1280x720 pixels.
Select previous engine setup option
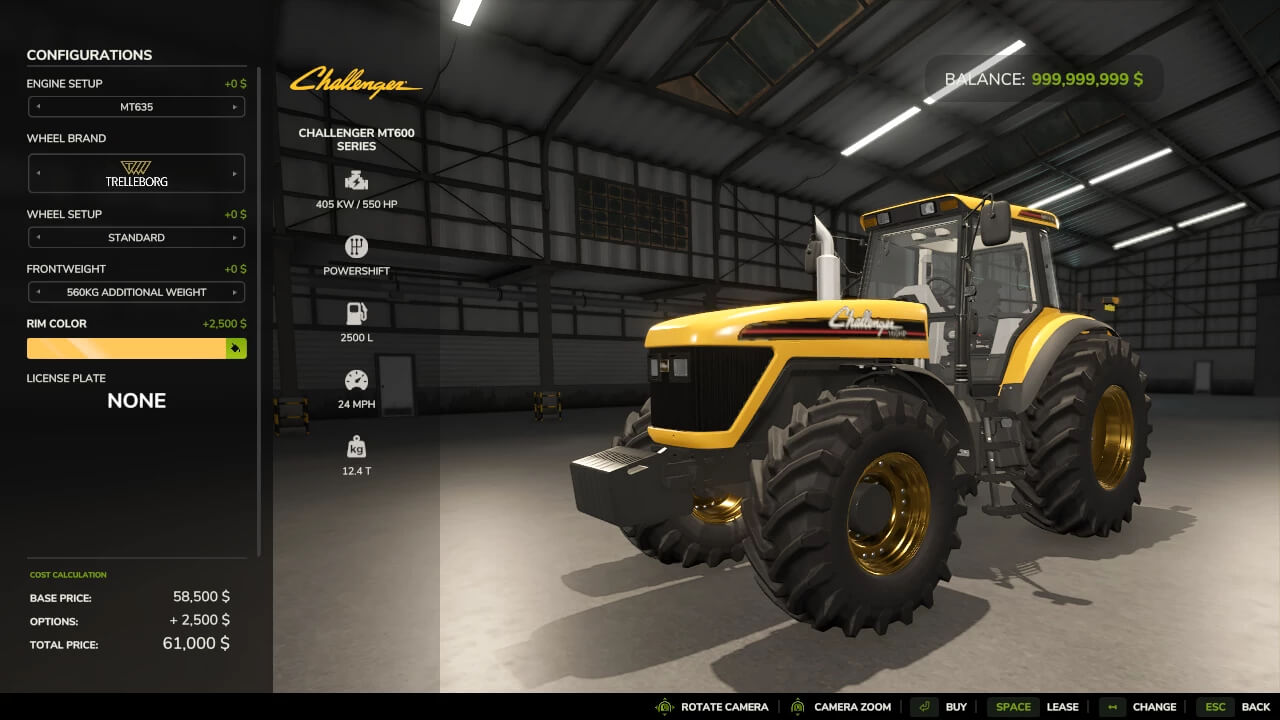38,107
